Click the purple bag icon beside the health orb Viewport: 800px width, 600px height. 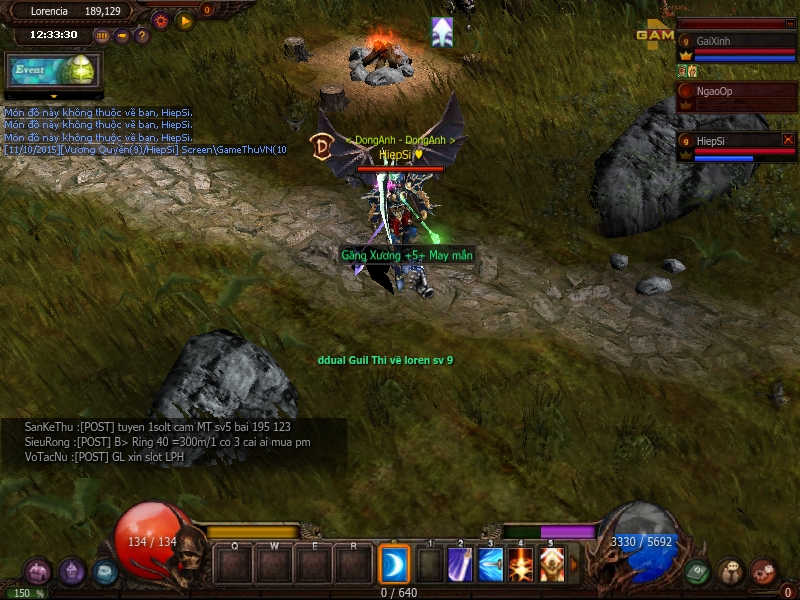(x=38, y=571)
